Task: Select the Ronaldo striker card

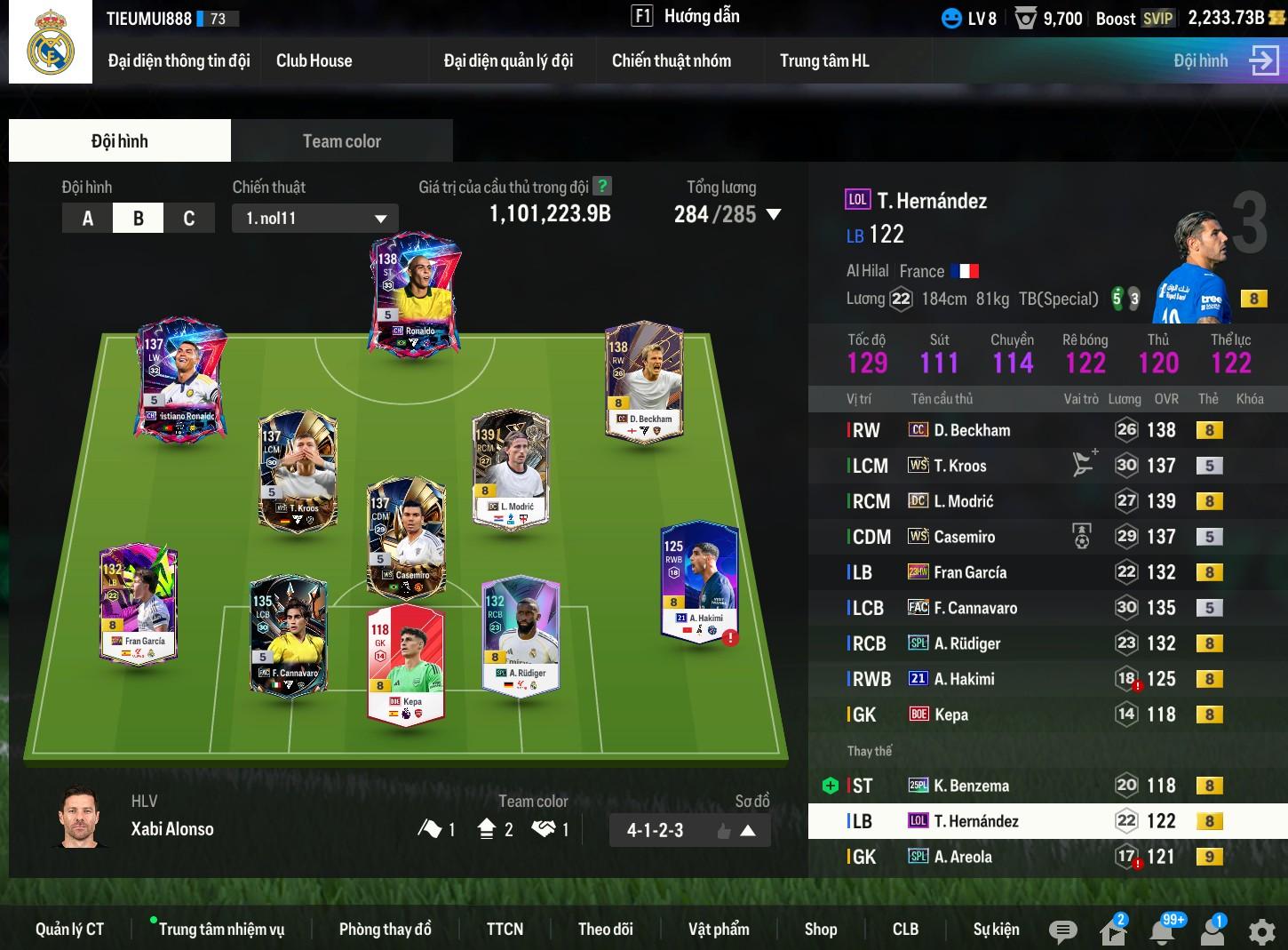Action: pyautogui.click(x=415, y=295)
